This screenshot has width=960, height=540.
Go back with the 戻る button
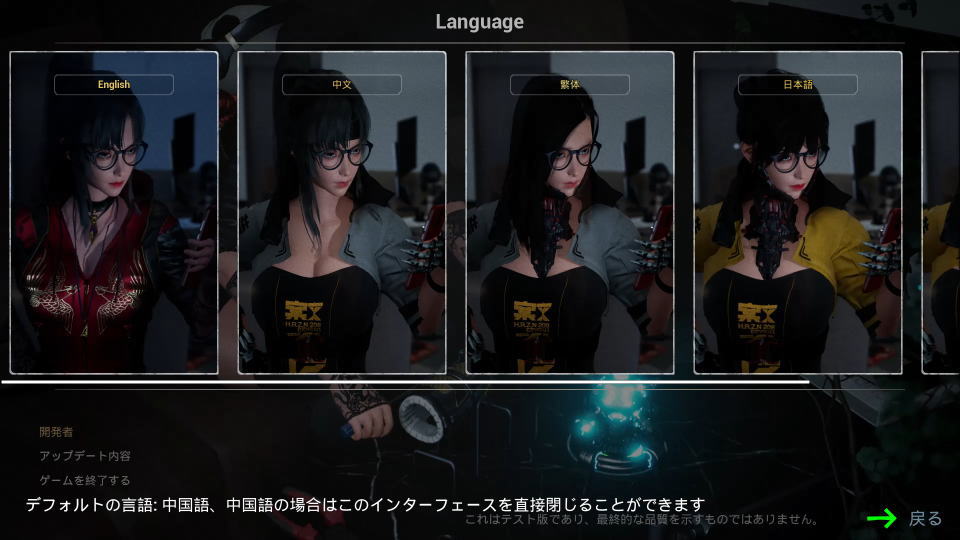924,518
